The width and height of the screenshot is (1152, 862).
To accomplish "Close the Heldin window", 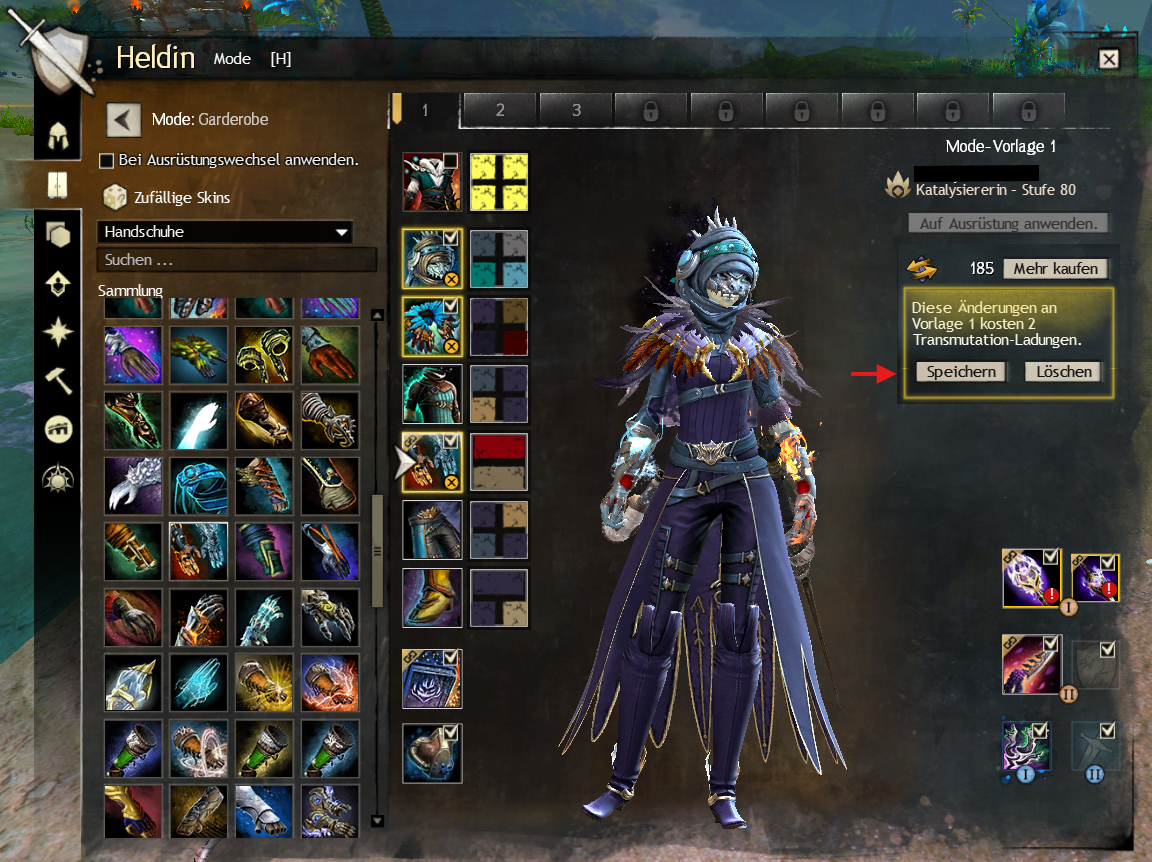I will point(1108,59).
